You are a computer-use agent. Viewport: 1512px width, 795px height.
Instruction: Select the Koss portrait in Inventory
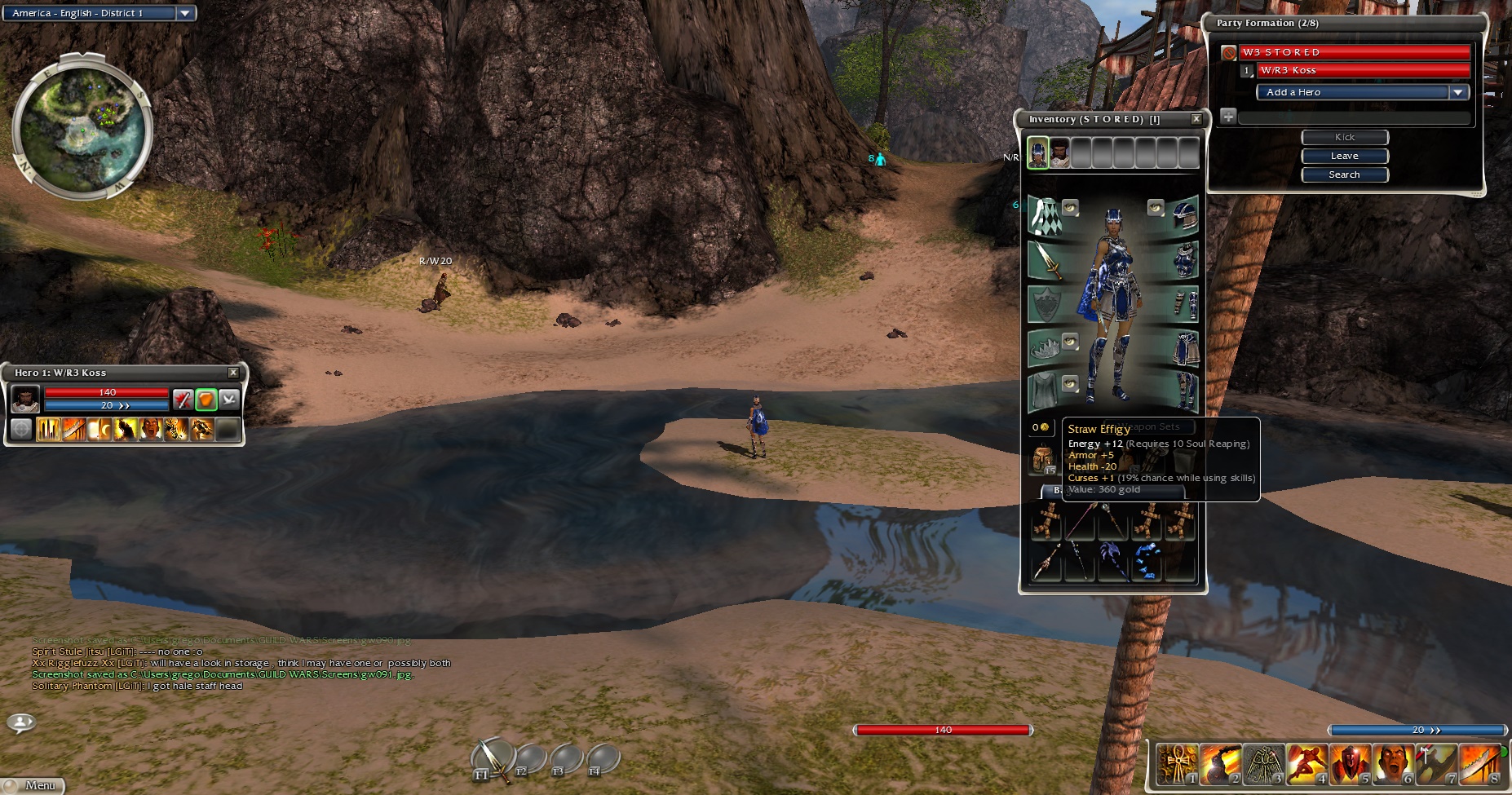tap(1059, 152)
